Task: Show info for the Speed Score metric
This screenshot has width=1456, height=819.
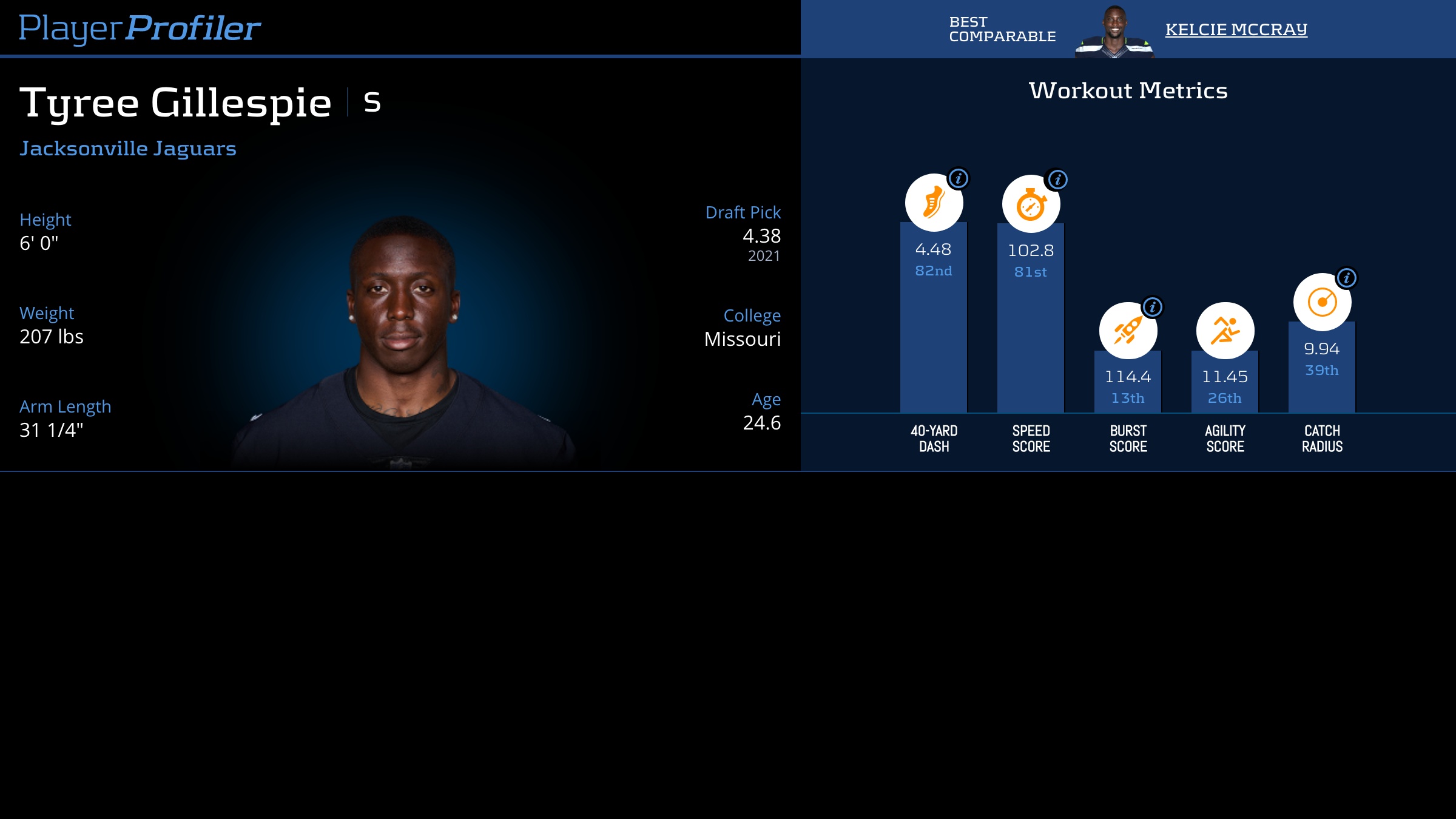Action: click(1057, 180)
